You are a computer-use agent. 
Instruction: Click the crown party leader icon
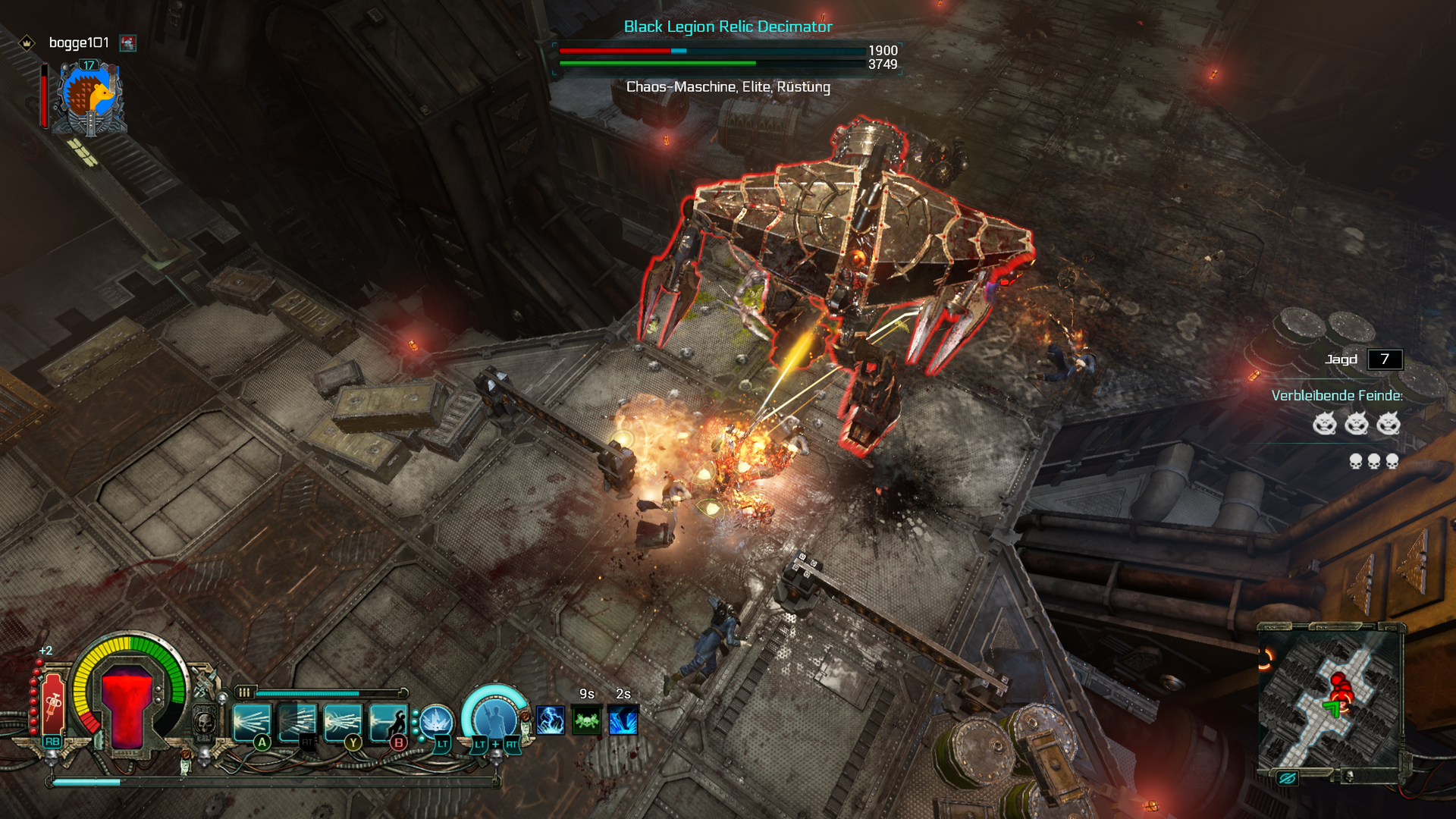pyautogui.click(x=27, y=43)
